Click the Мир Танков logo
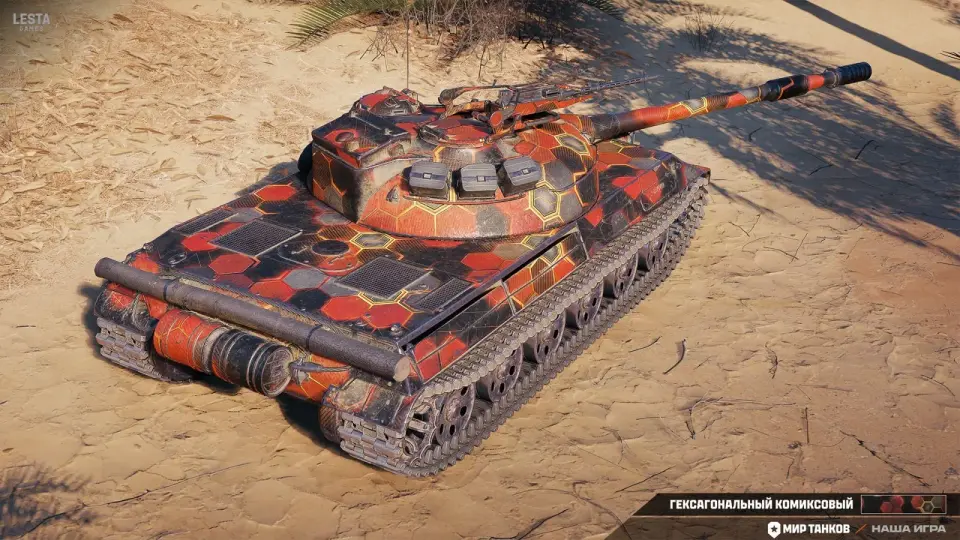The height and width of the screenshot is (540, 960). pyautogui.click(x=808, y=528)
